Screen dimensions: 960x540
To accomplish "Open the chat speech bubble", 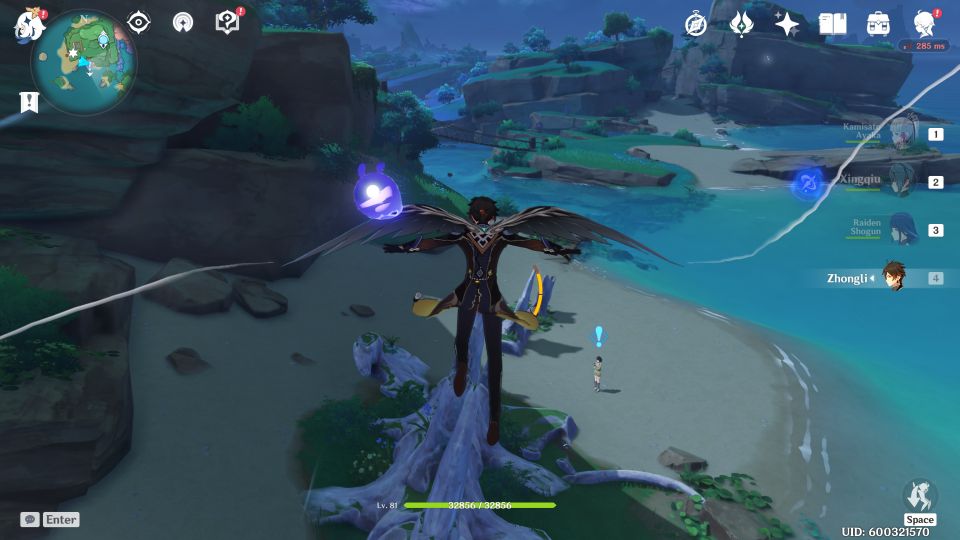I will pos(30,519).
